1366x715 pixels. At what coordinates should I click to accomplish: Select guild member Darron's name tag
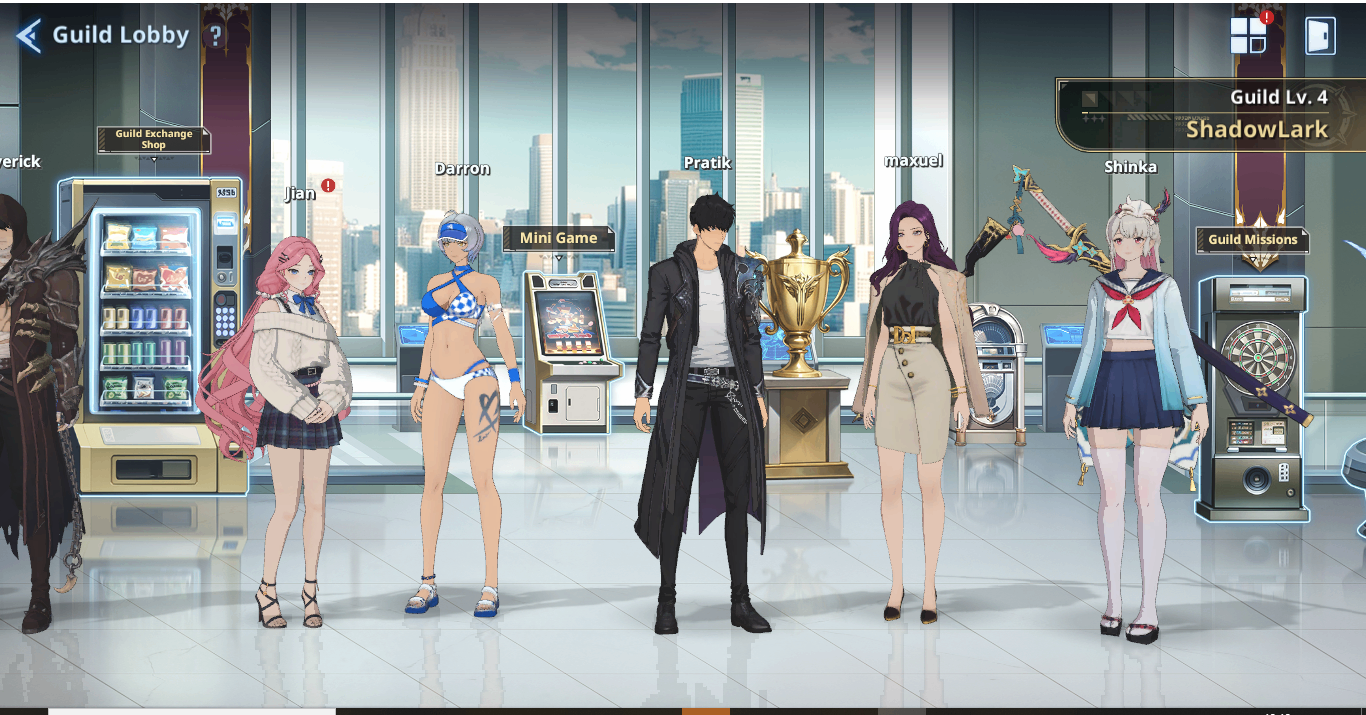462,169
